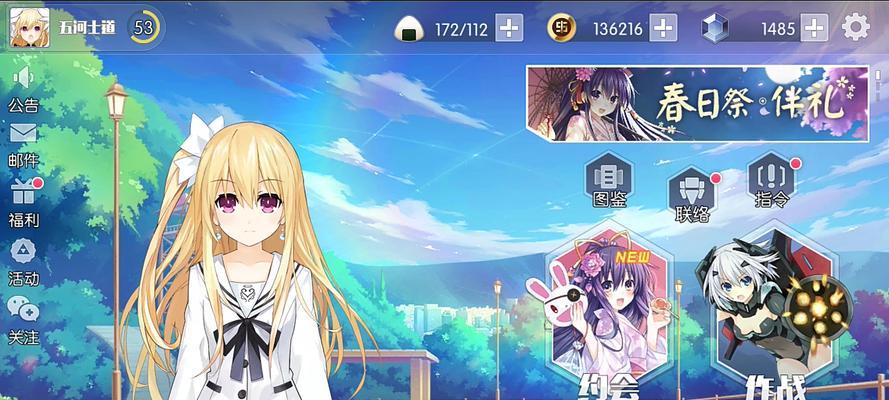Open the settings gear

(856, 27)
